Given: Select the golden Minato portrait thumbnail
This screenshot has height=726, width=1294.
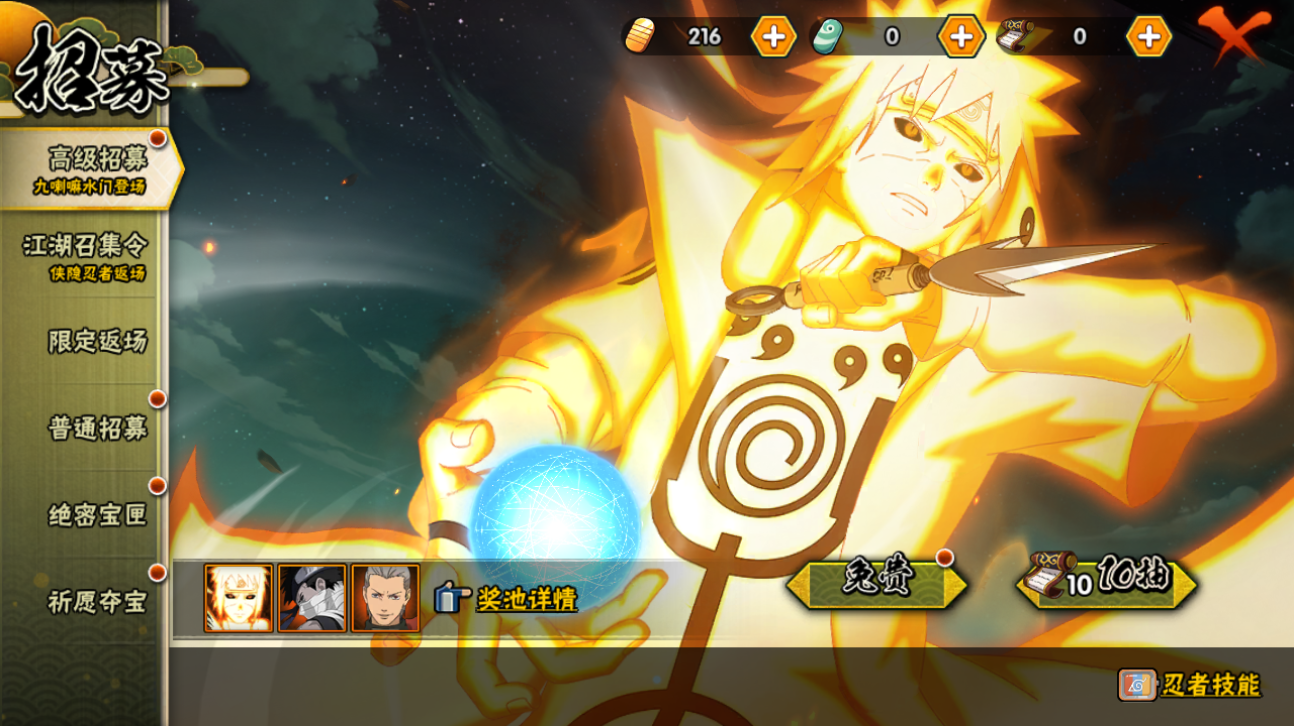Looking at the screenshot, I should (x=238, y=598).
